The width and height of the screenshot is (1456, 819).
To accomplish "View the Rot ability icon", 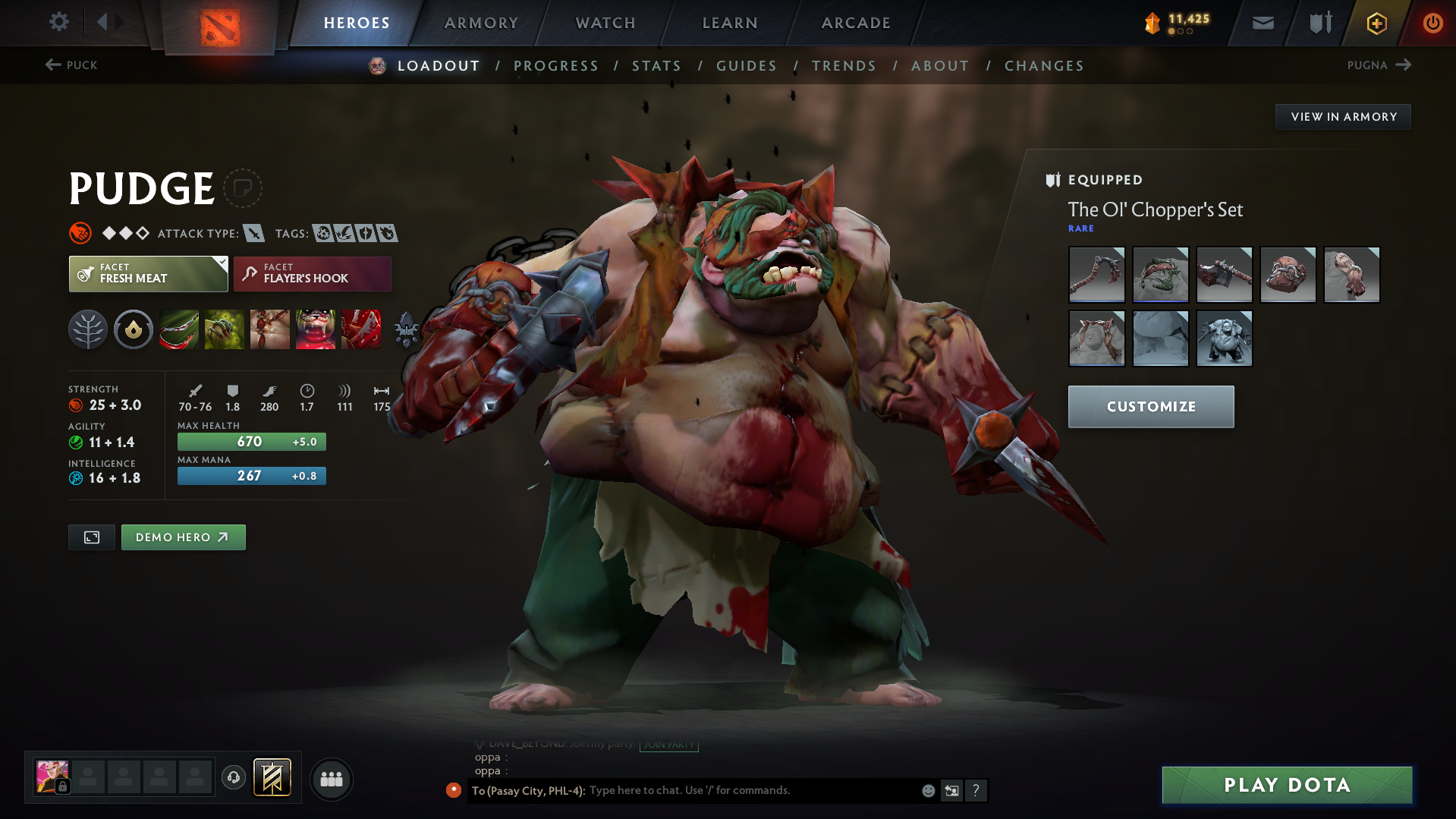I will point(225,329).
